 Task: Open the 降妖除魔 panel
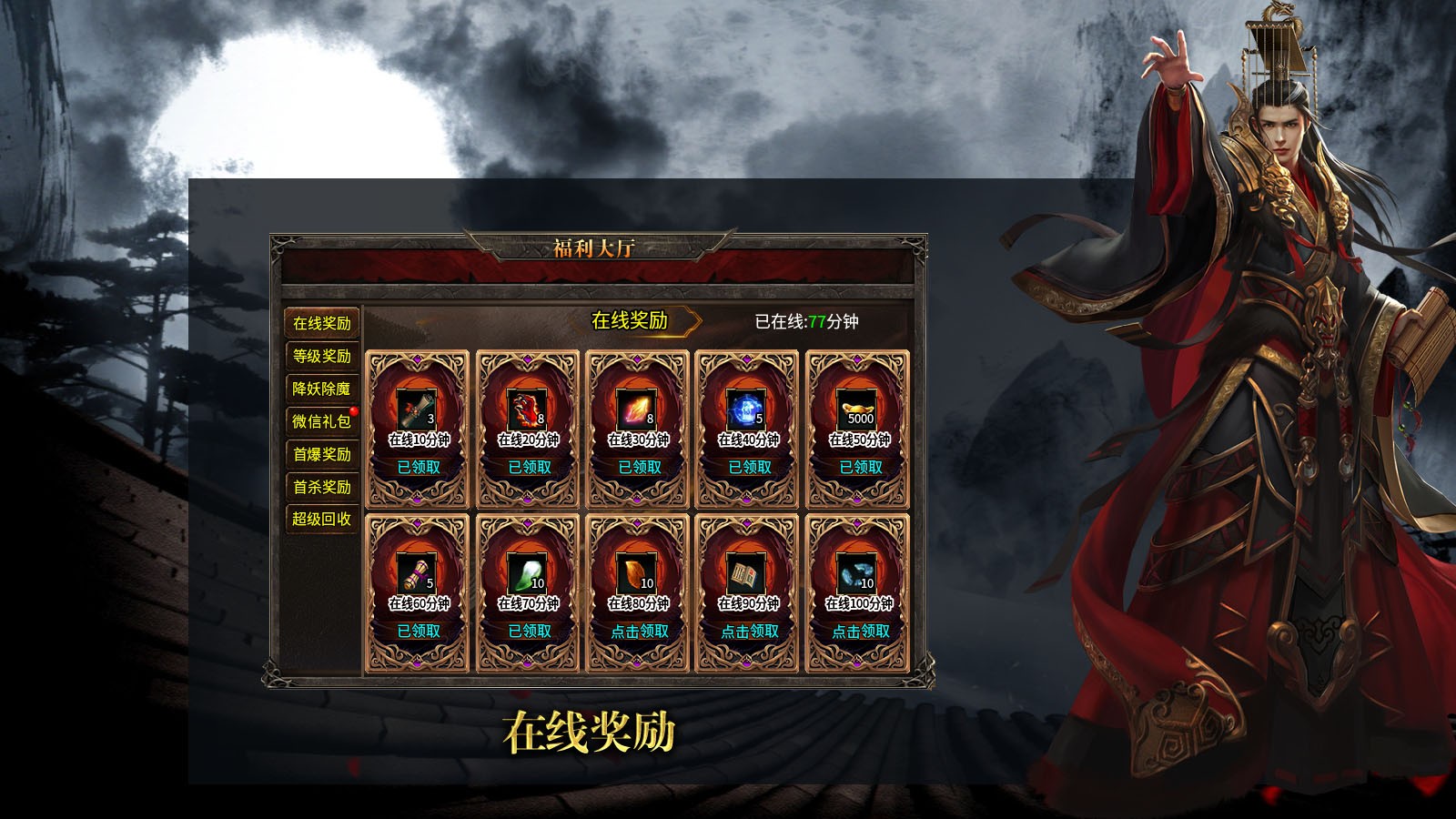(x=320, y=389)
